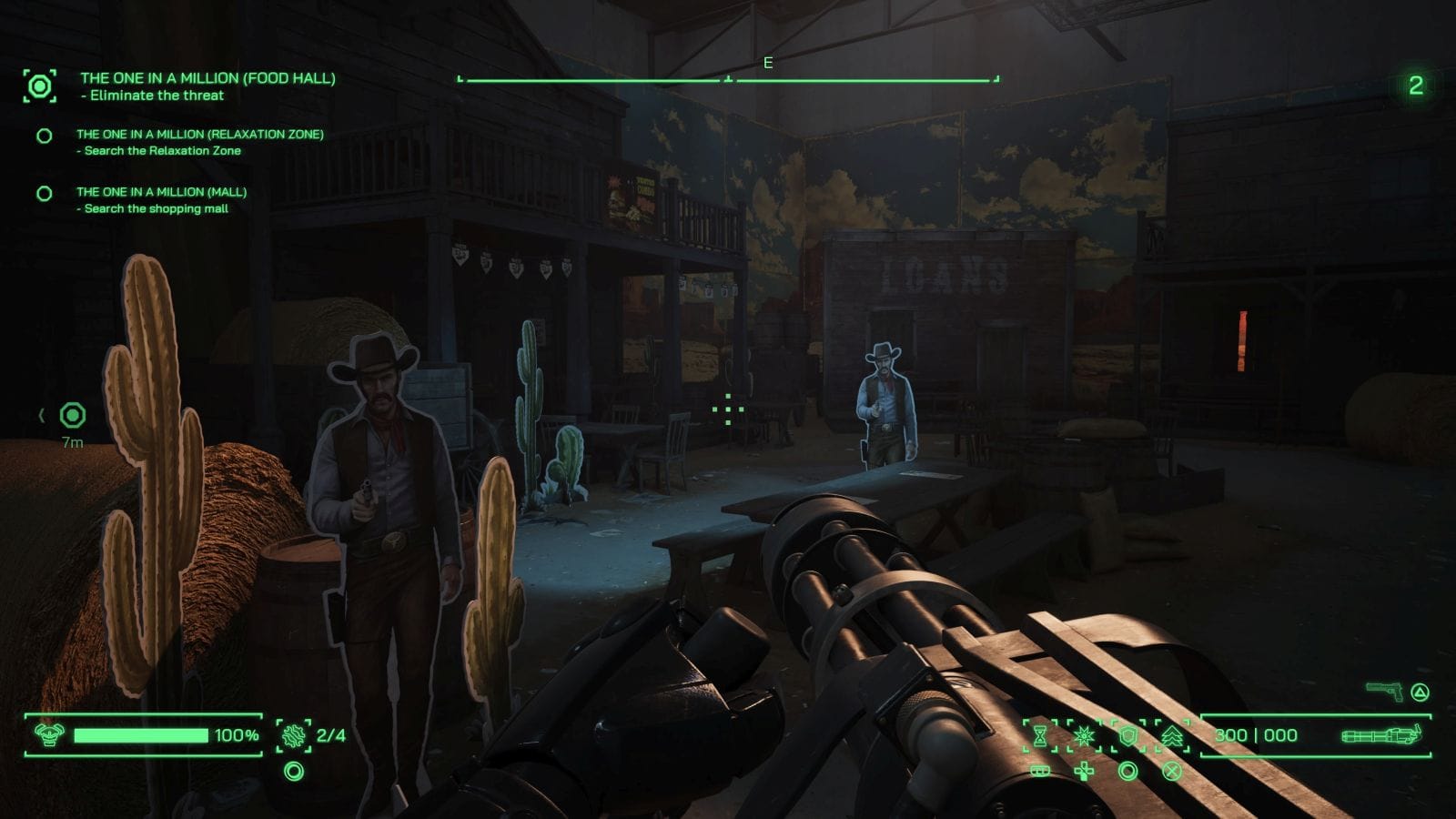
Task: Select the minigun weapon icon
Action: [x=1380, y=734]
